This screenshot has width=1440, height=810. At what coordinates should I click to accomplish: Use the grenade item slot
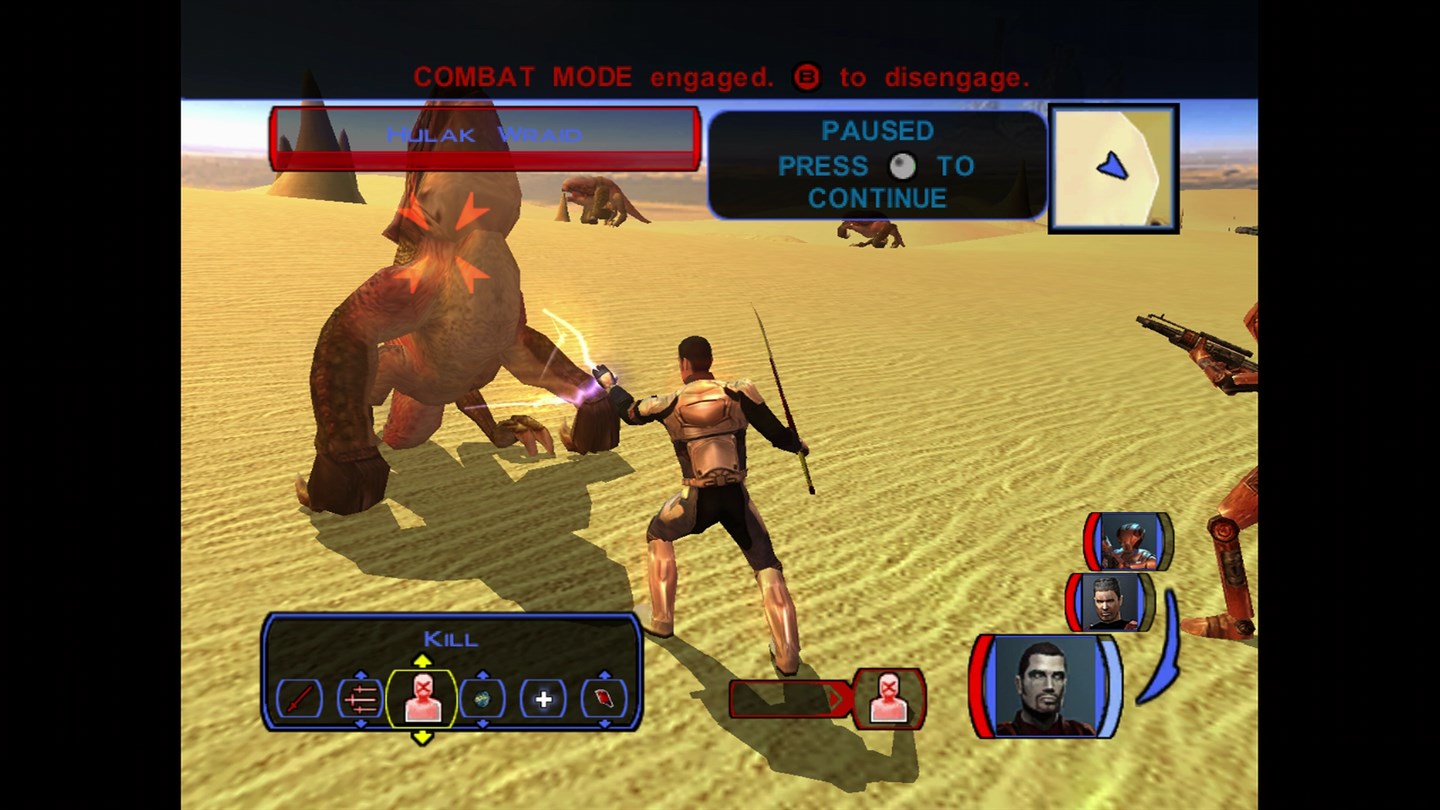(482, 698)
